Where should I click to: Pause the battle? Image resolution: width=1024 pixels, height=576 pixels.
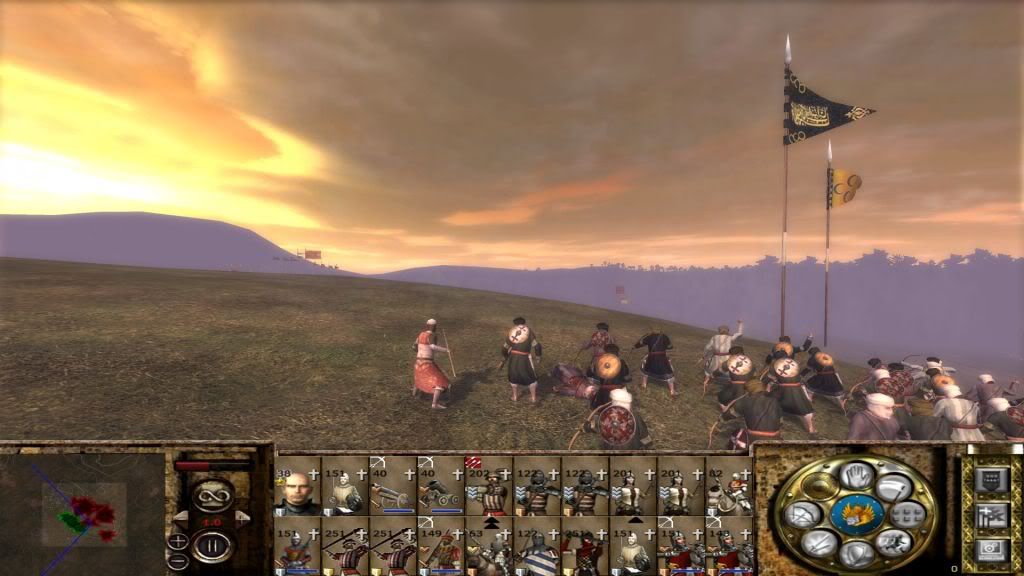click(212, 545)
